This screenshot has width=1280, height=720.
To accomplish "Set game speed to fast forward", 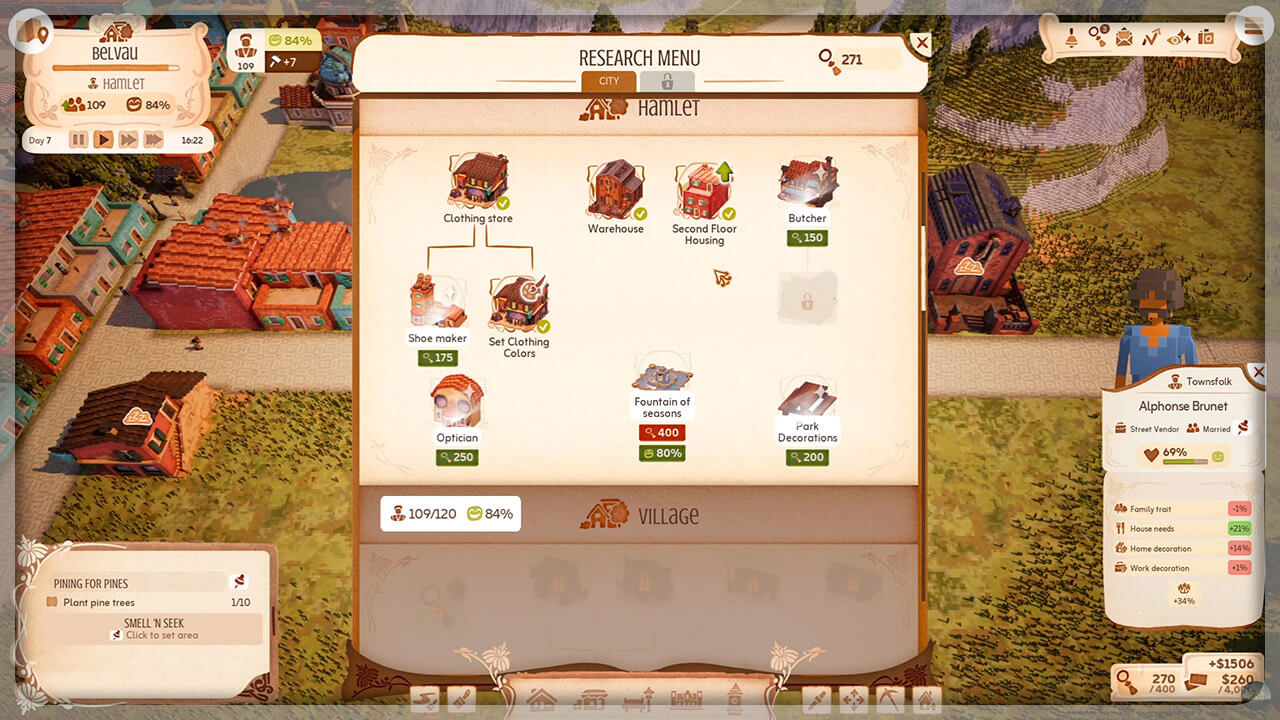I will click(128, 140).
